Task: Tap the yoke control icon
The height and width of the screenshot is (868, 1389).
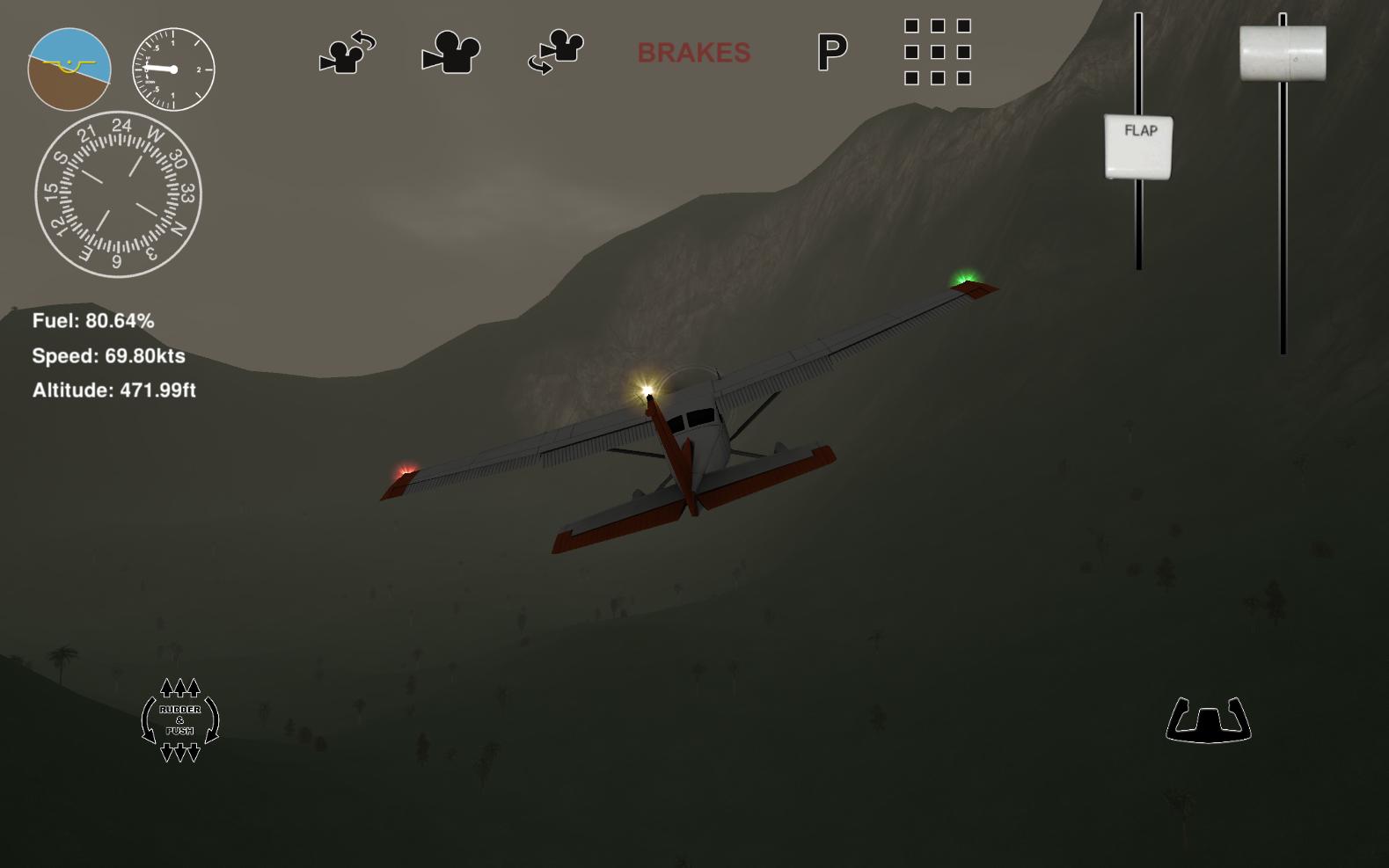Action: [x=1209, y=721]
